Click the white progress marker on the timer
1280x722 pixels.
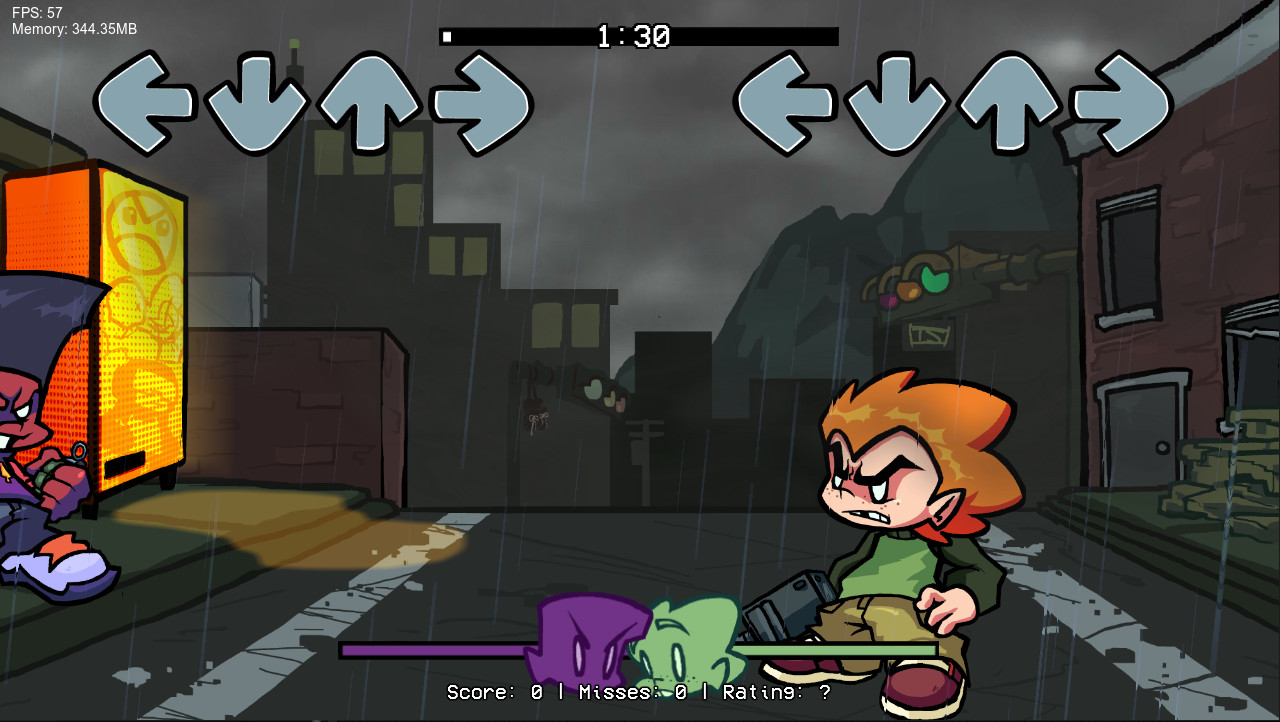point(448,36)
